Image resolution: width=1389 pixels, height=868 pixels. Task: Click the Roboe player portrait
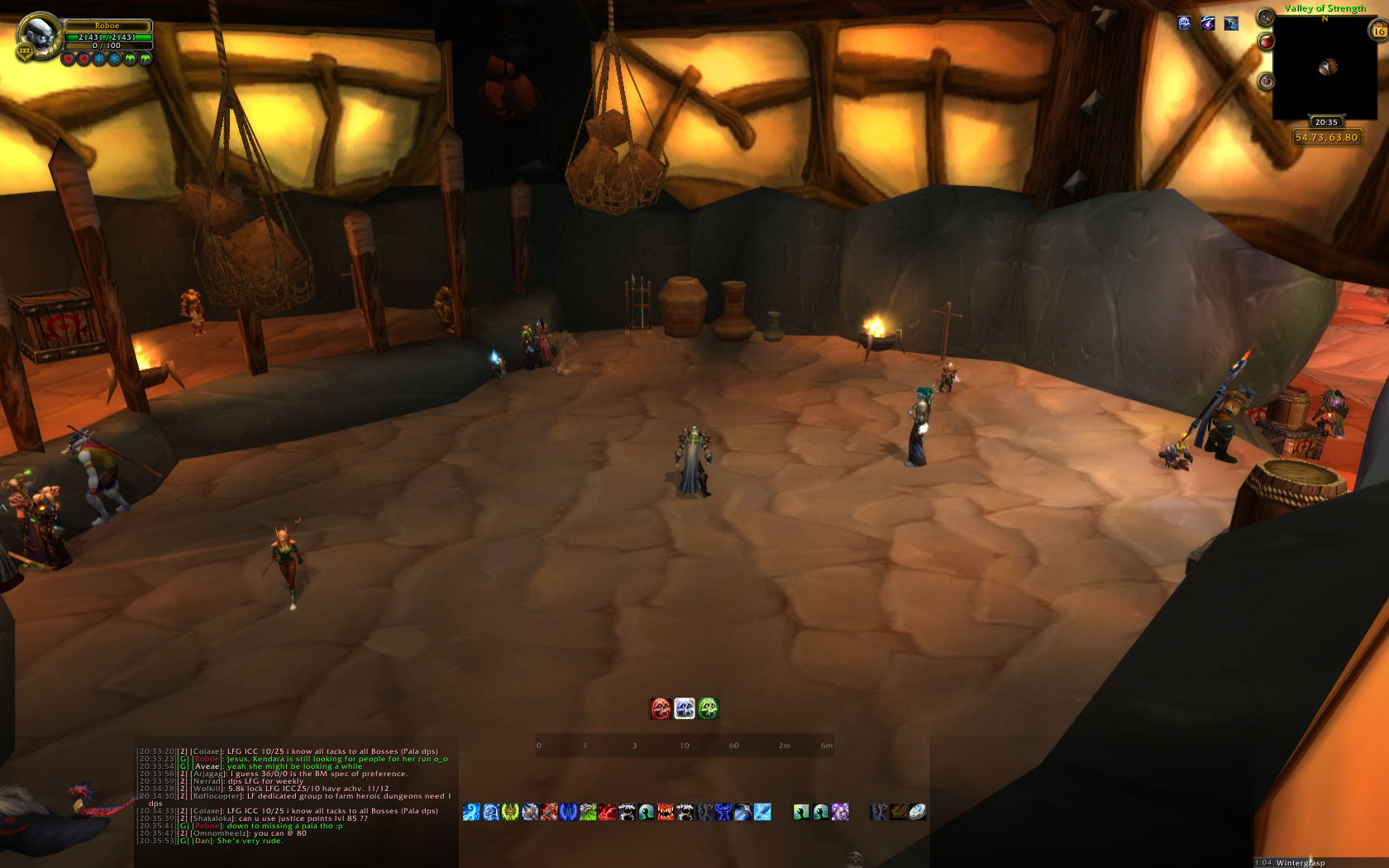39,36
